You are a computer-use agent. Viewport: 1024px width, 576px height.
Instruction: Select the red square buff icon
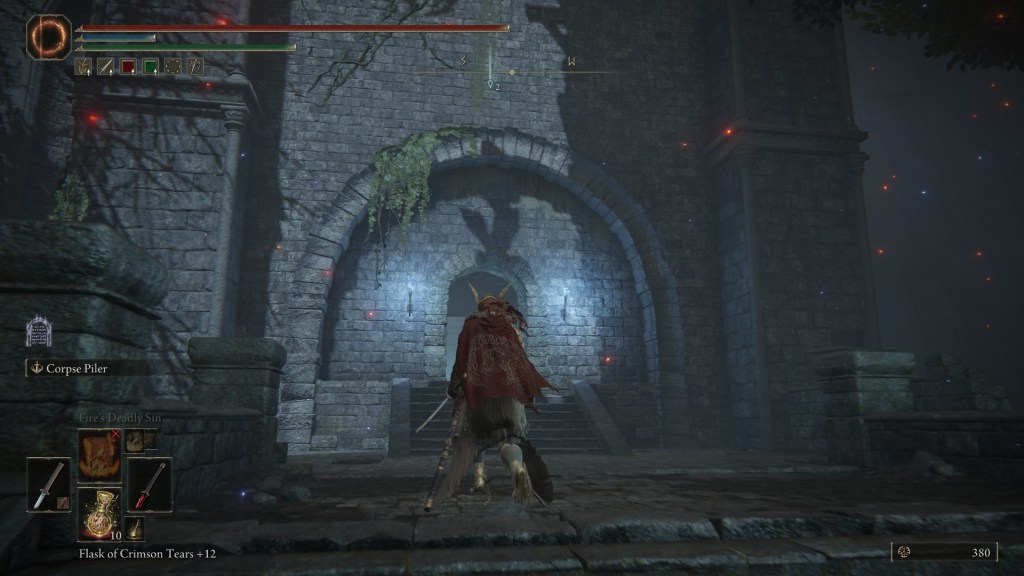[128, 67]
